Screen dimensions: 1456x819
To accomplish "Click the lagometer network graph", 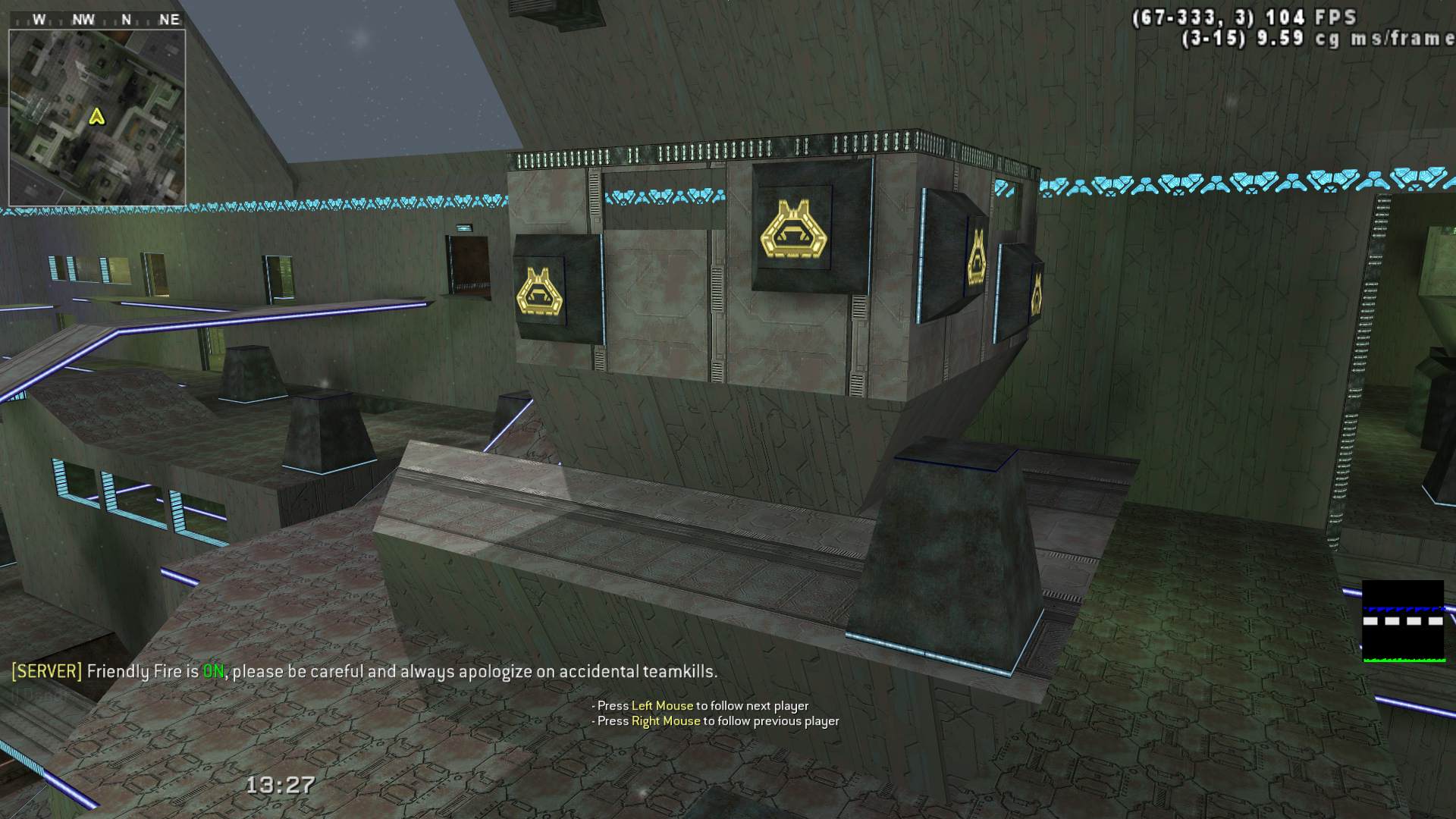I will pyautogui.click(x=1402, y=621).
